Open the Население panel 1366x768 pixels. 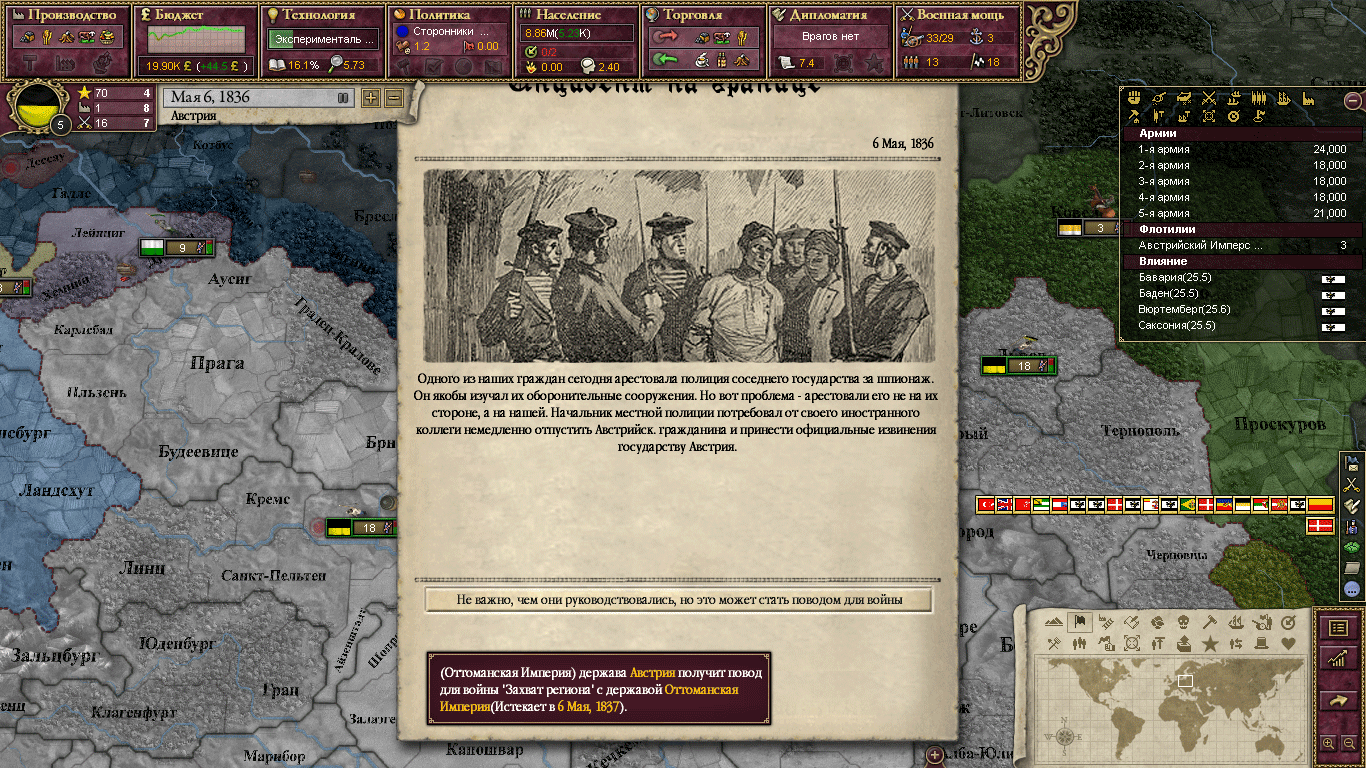point(577,16)
